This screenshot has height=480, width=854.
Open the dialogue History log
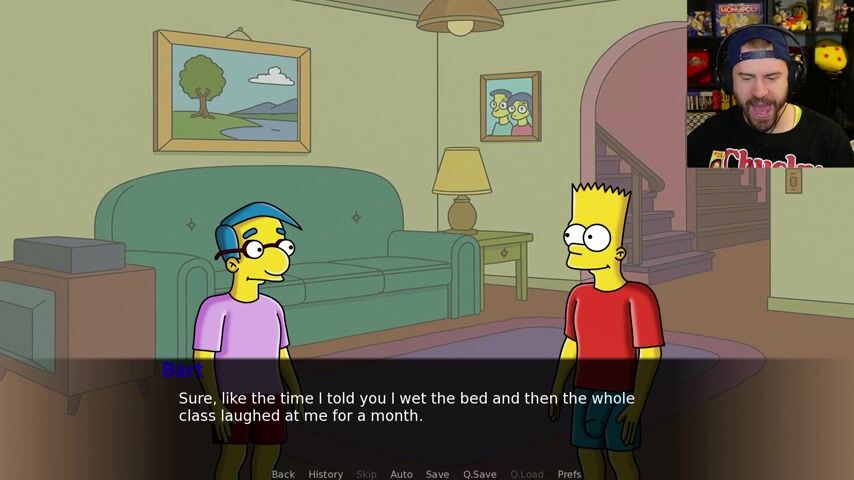325,474
